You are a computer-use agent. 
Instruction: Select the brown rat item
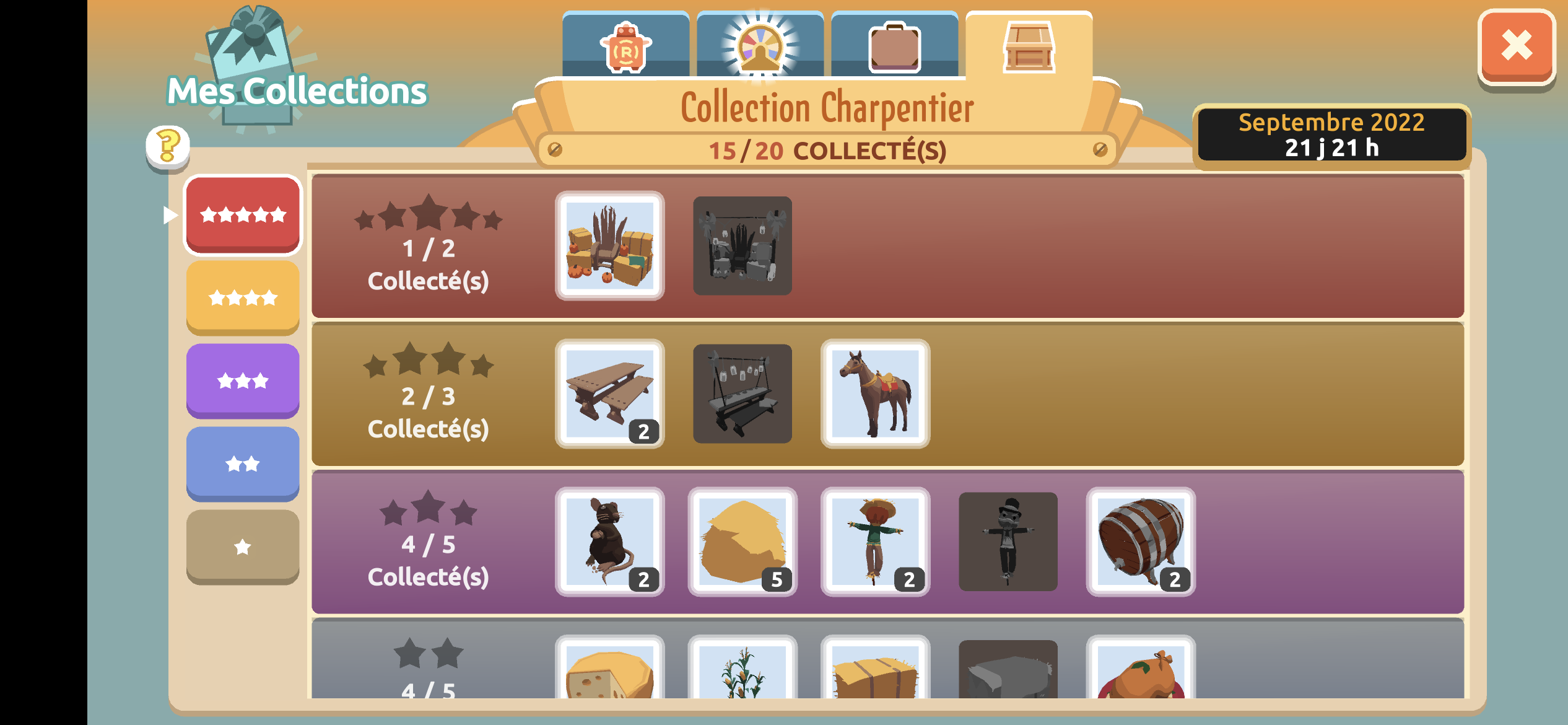(x=610, y=542)
